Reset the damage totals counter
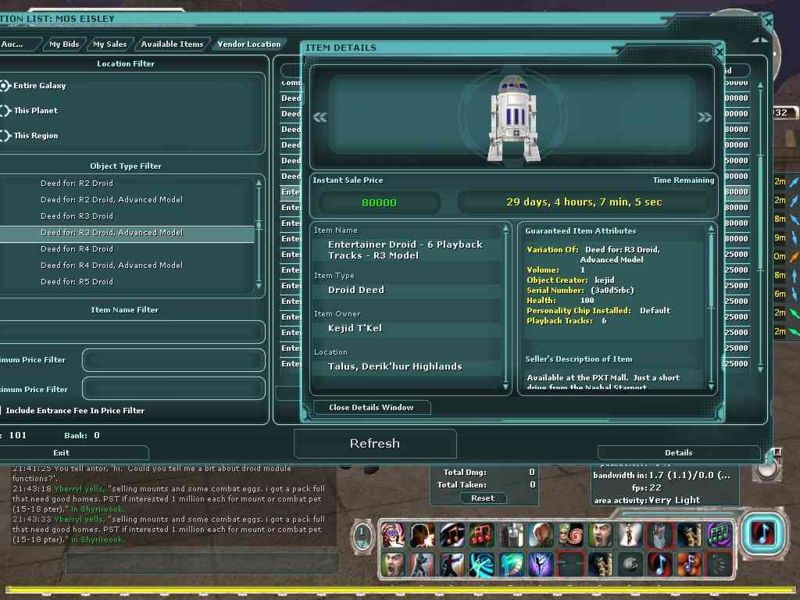This screenshot has height=600, width=800. pos(482,498)
